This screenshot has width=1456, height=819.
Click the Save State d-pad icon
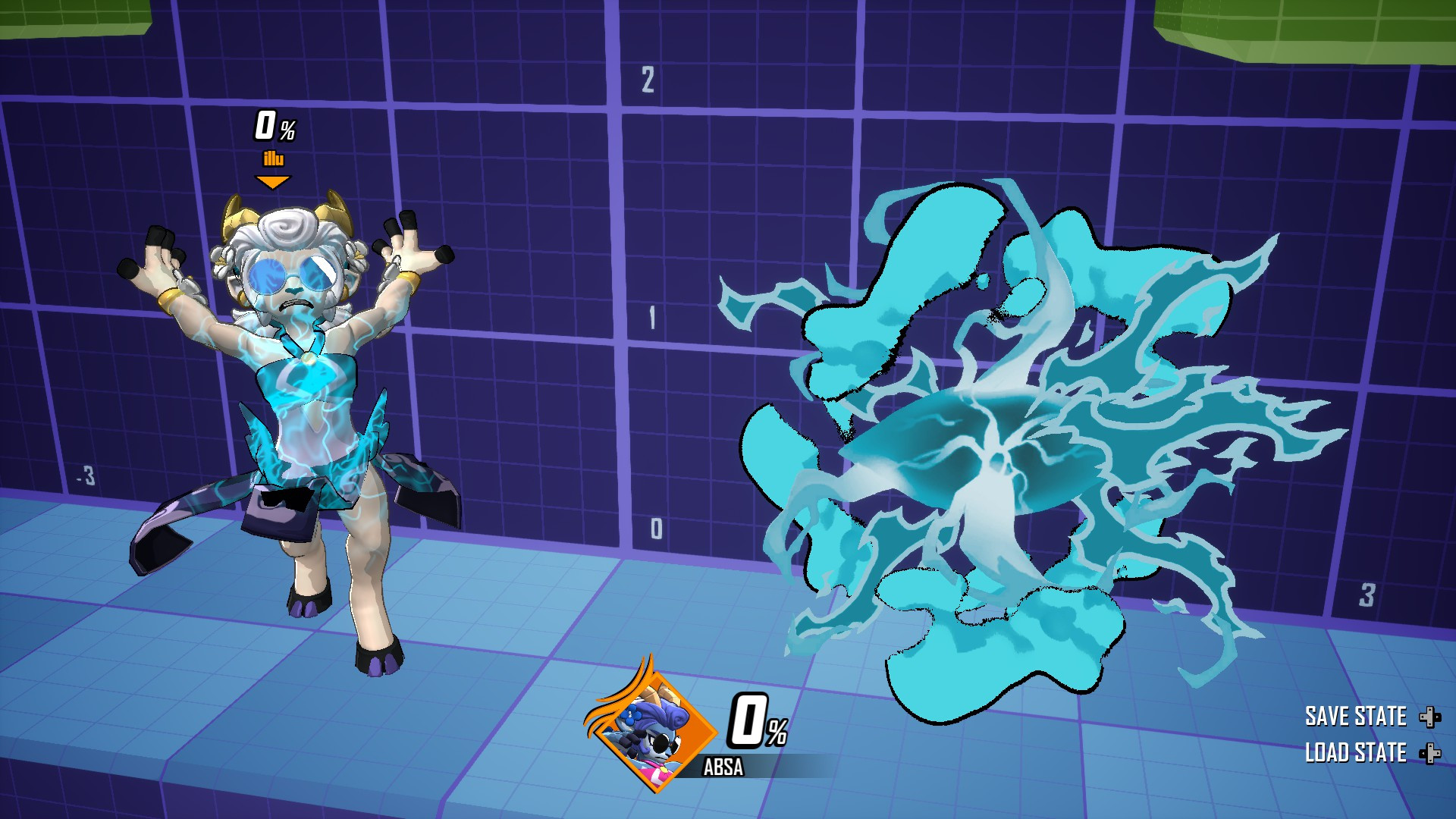1429,717
